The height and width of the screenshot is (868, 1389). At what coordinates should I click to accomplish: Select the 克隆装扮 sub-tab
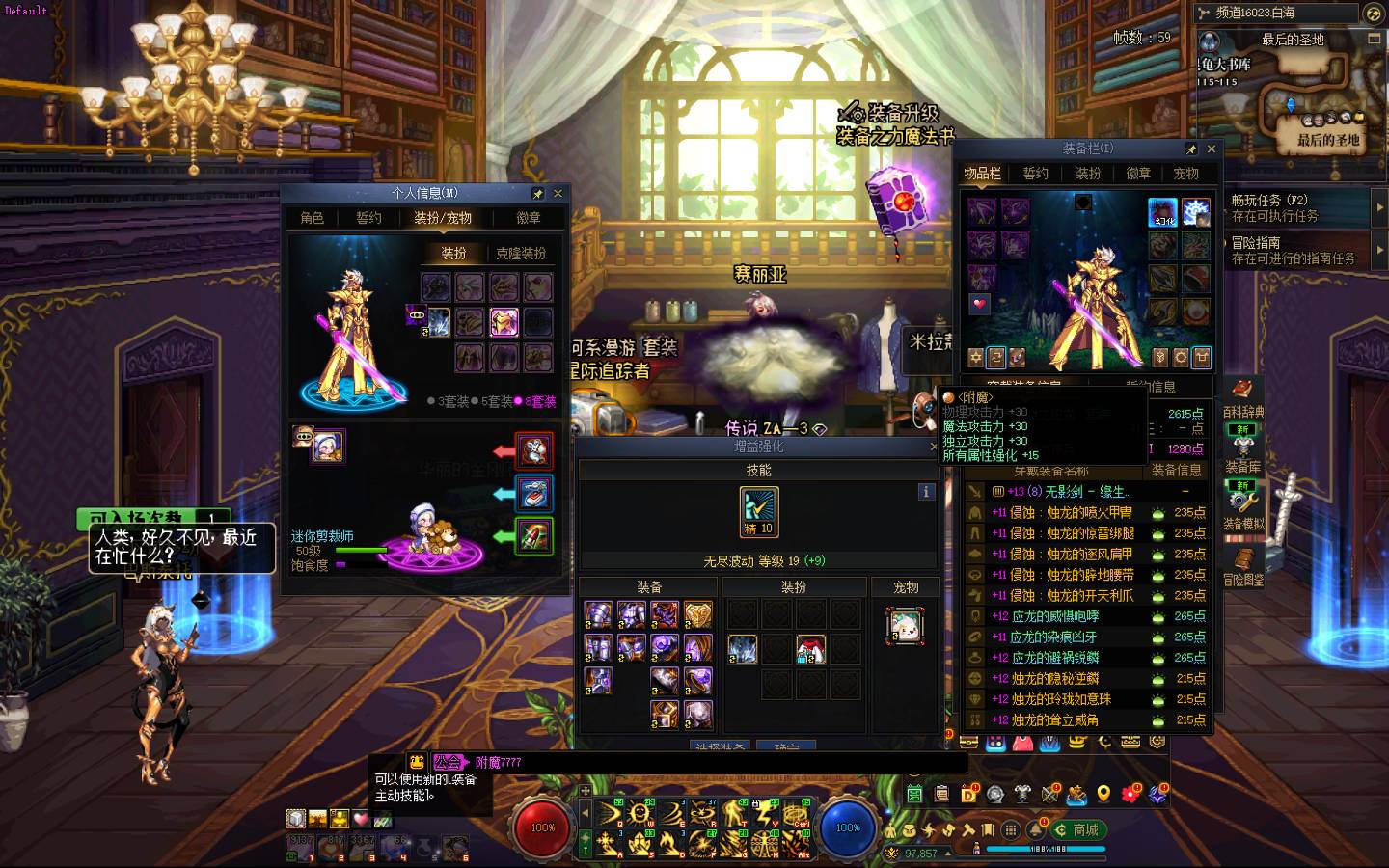point(521,254)
